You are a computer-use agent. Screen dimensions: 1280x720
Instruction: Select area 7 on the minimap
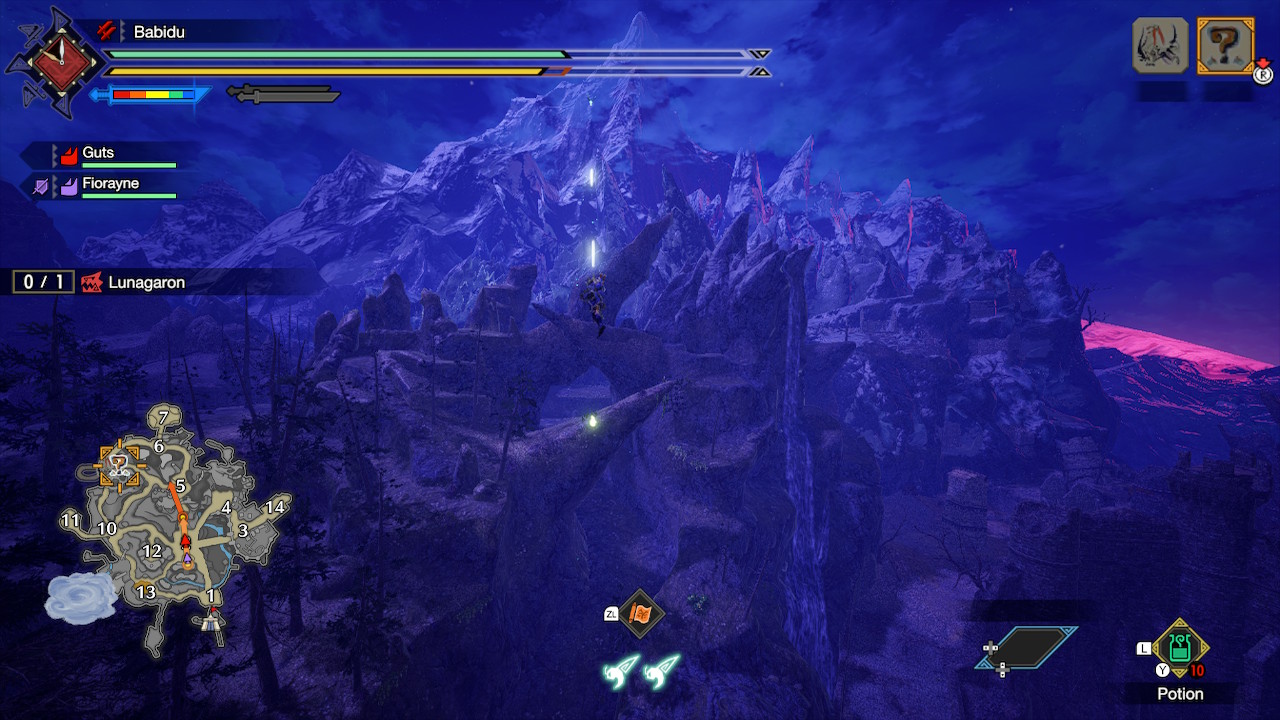pyautogui.click(x=163, y=415)
